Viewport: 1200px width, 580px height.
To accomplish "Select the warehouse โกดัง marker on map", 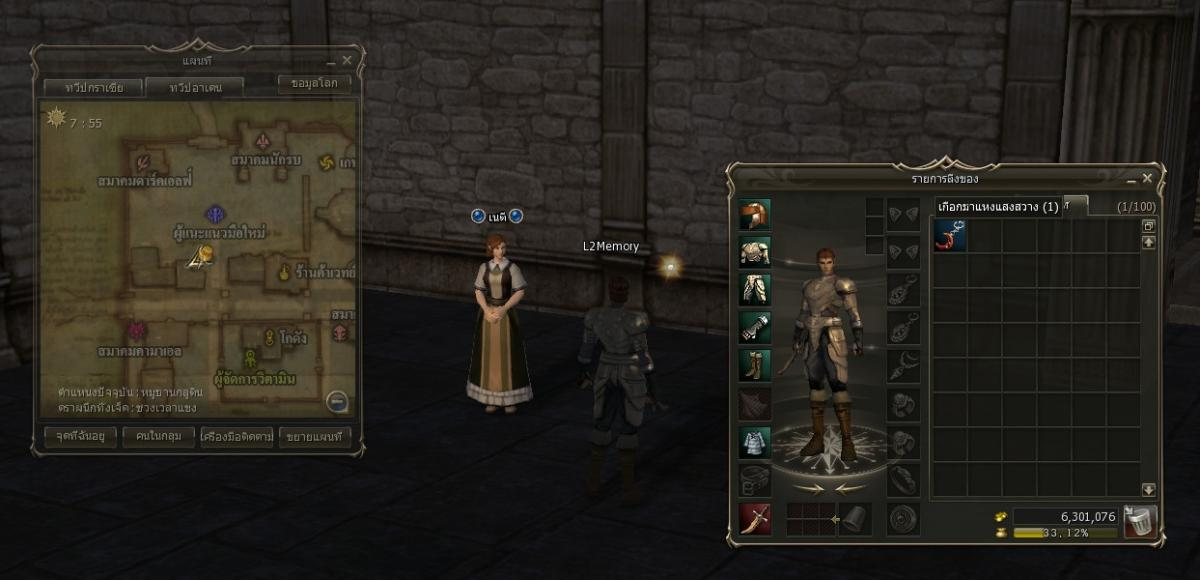I will (x=269, y=337).
